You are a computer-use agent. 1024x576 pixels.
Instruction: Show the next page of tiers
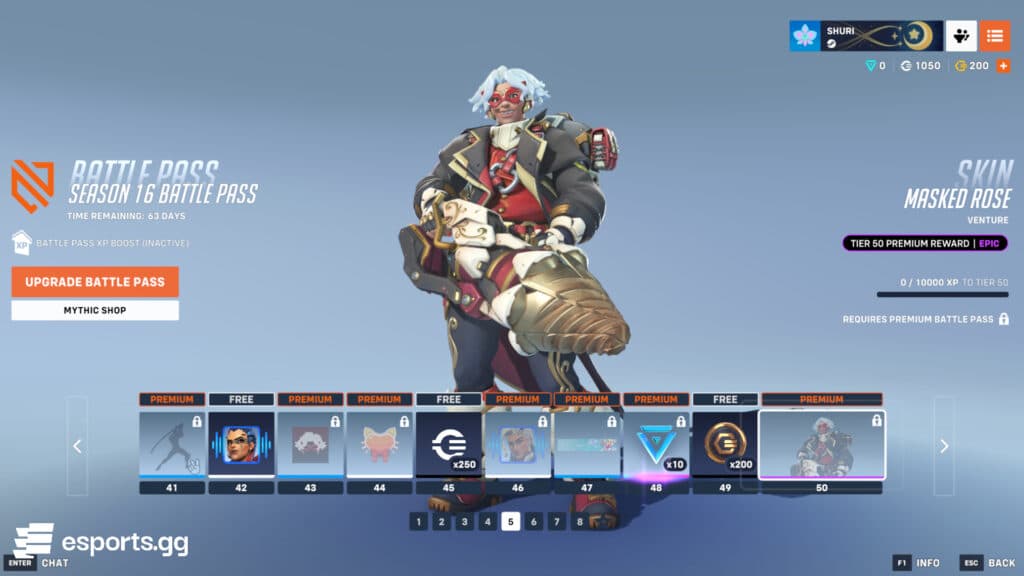click(x=944, y=446)
